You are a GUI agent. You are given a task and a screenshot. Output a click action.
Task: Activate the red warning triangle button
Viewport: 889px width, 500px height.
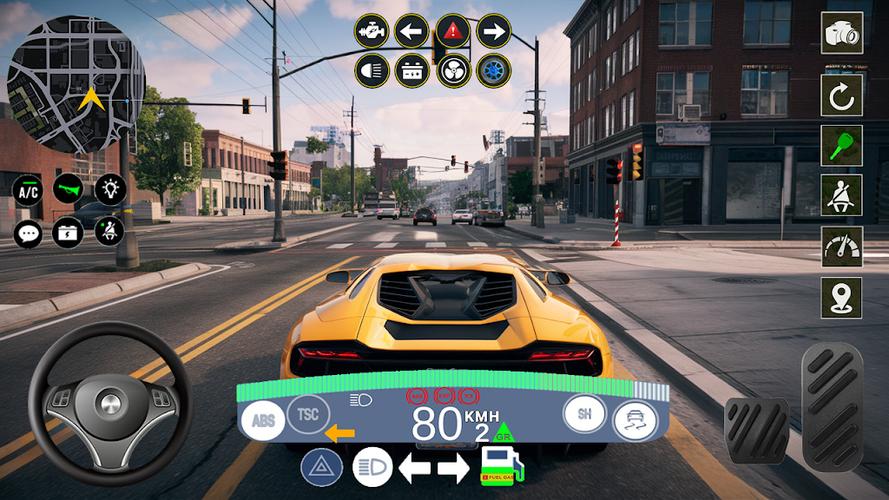tap(453, 31)
